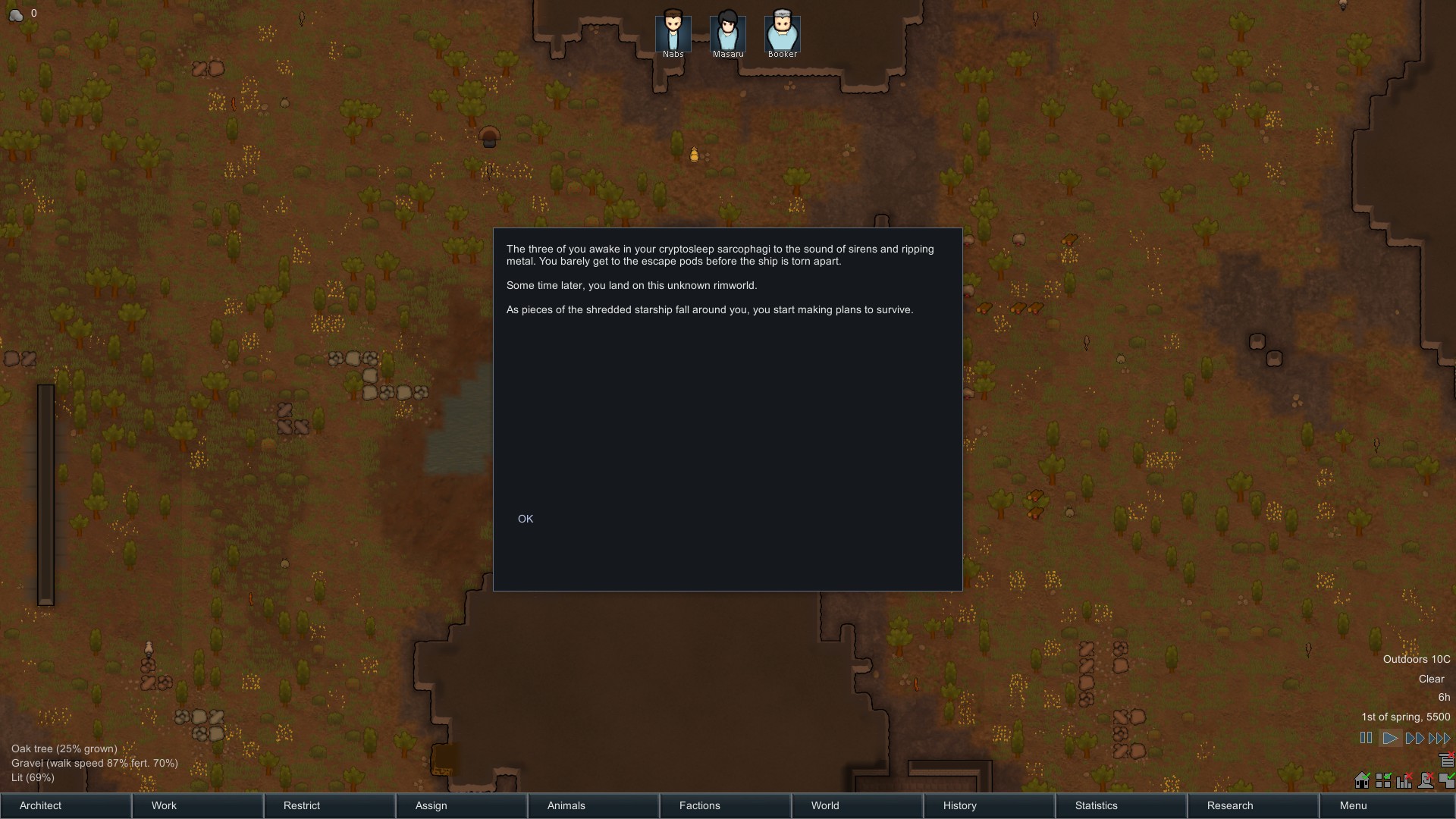
Task: Select colonist Masaru portrait
Action: click(727, 33)
